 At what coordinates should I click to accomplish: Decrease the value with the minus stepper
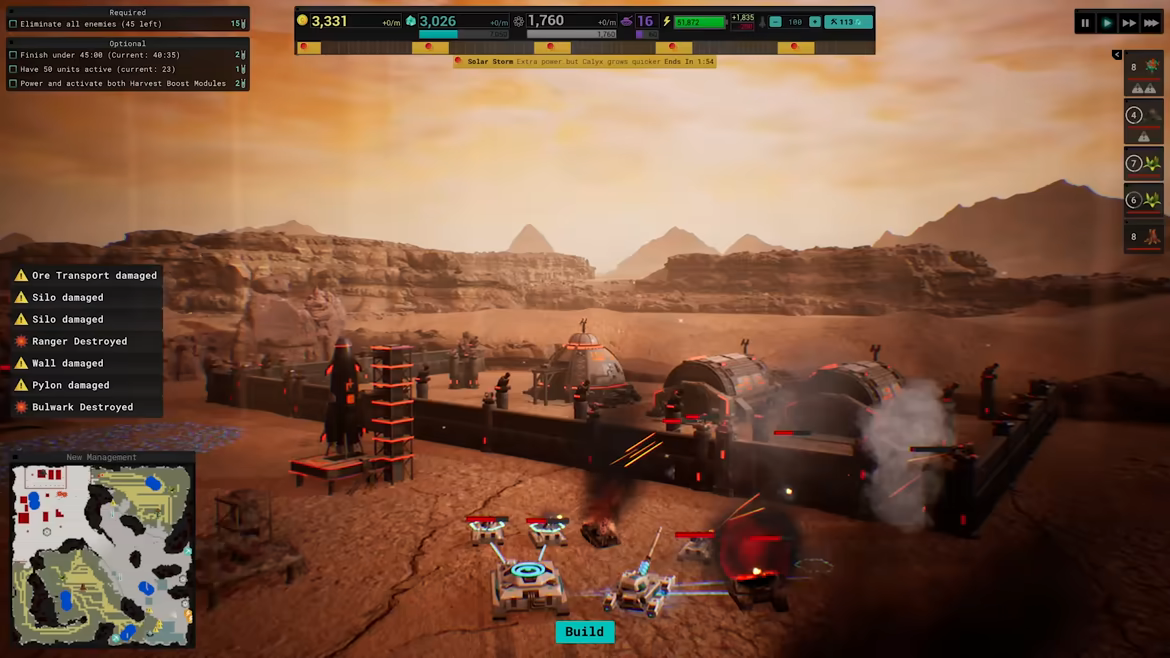click(x=775, y=22)
